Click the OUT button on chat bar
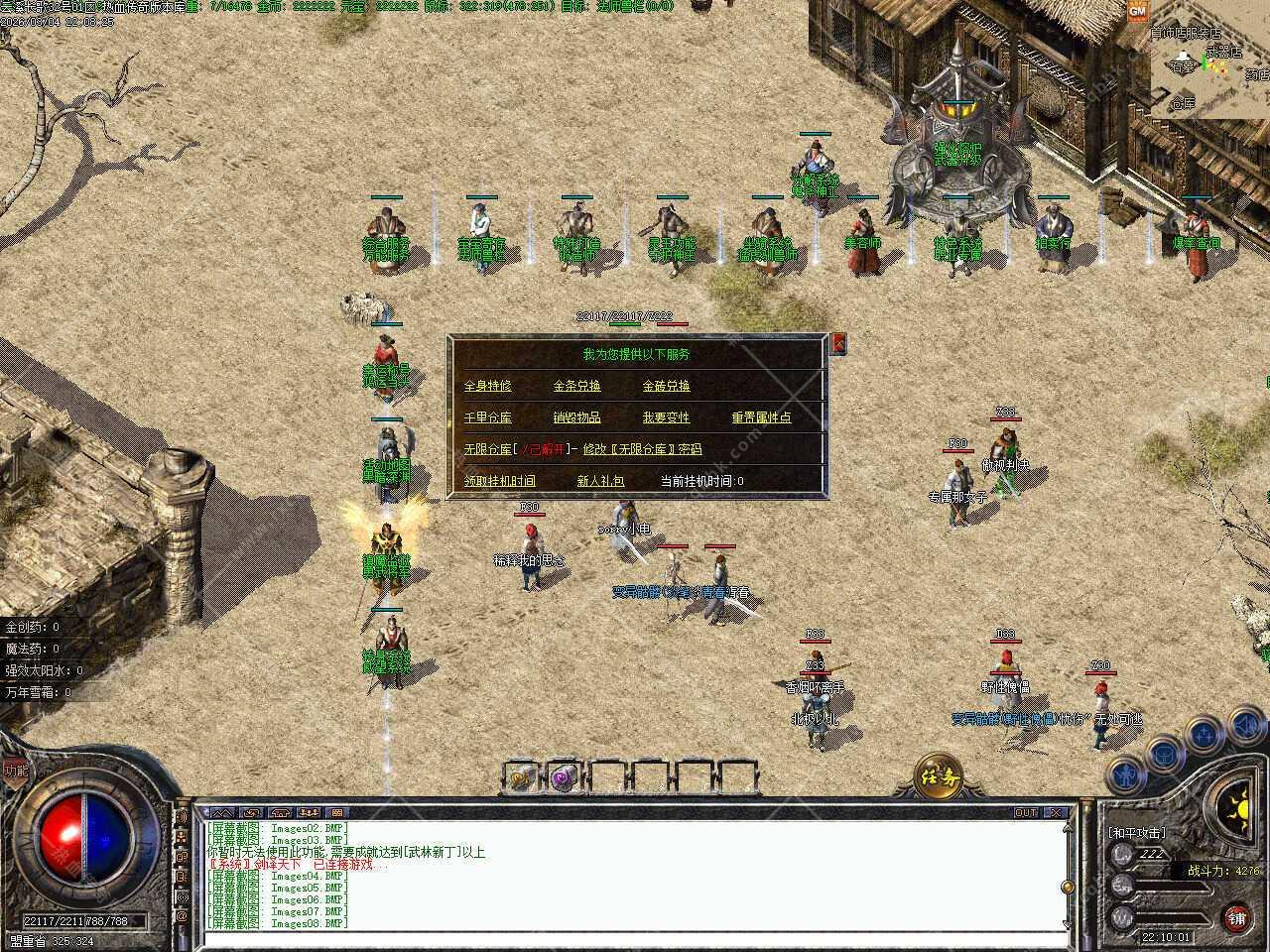The height and width of the screenshot is (952, 1270). (1025, 812)
